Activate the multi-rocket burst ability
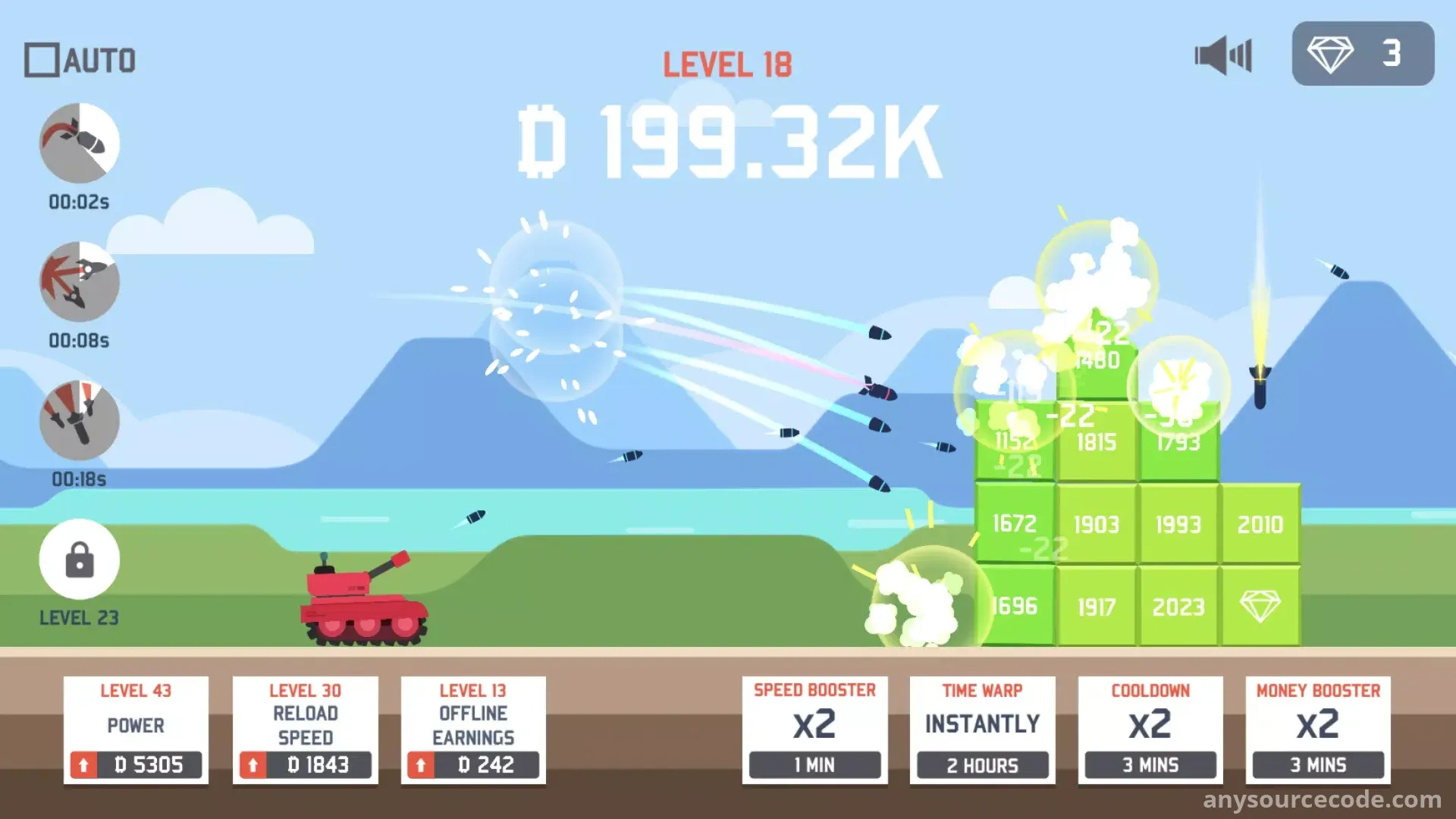The width and height of the screenshot is (1456, 819). click(80, 282)
